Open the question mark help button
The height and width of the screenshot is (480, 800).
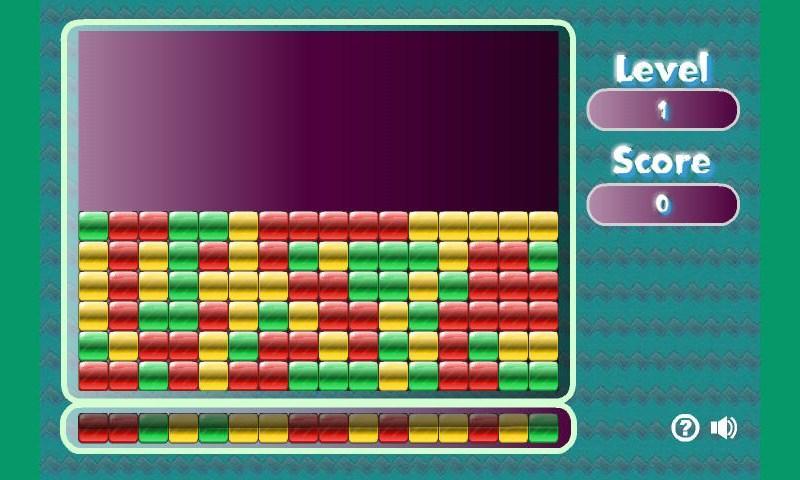685,428
